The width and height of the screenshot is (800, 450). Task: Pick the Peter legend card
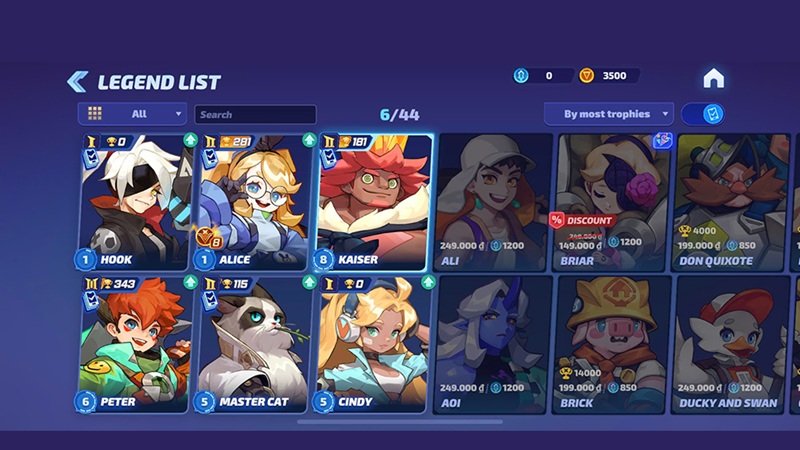[134, 344]
